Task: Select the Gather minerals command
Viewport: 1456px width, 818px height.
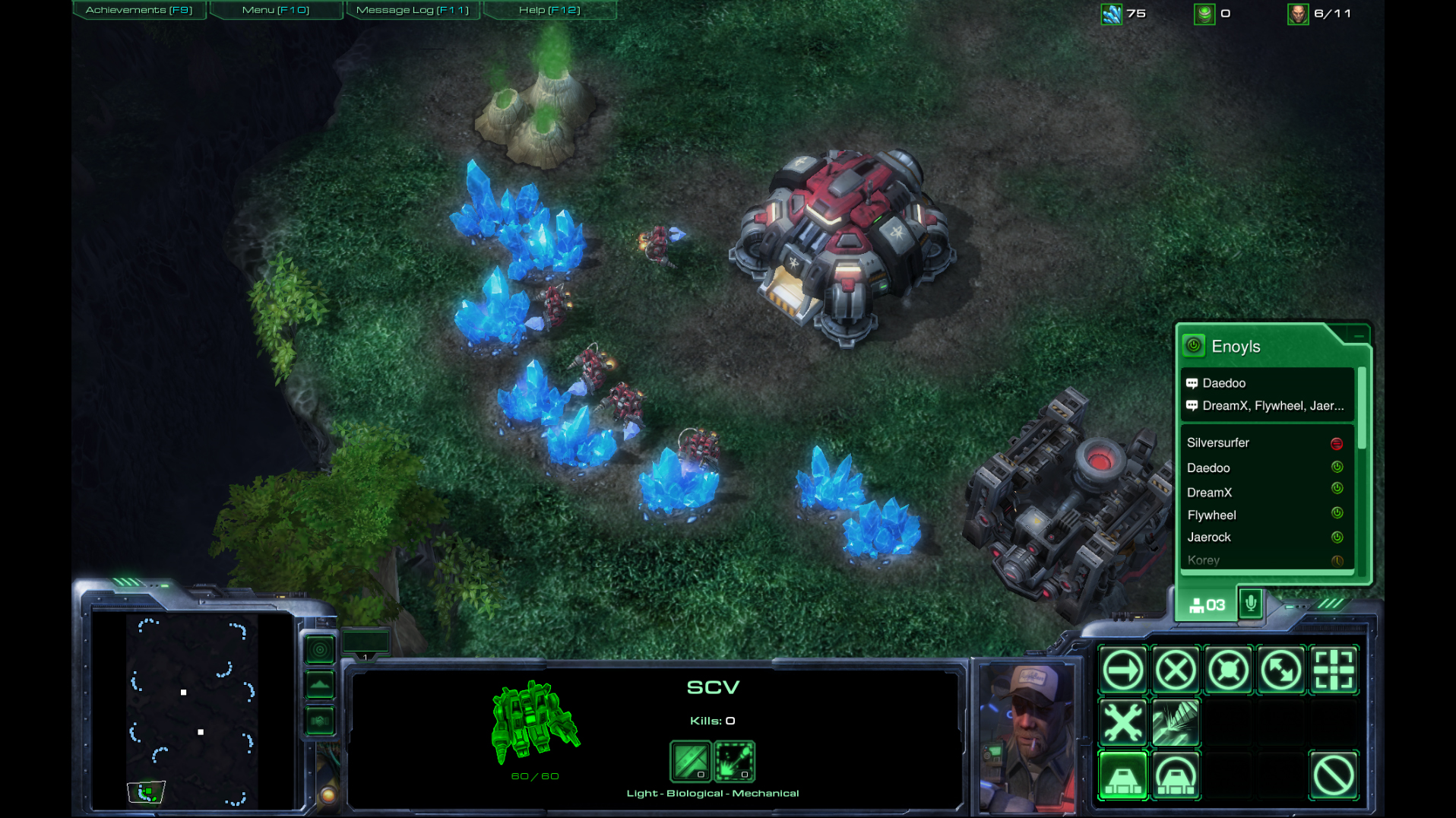Action: pos(1176,722)
